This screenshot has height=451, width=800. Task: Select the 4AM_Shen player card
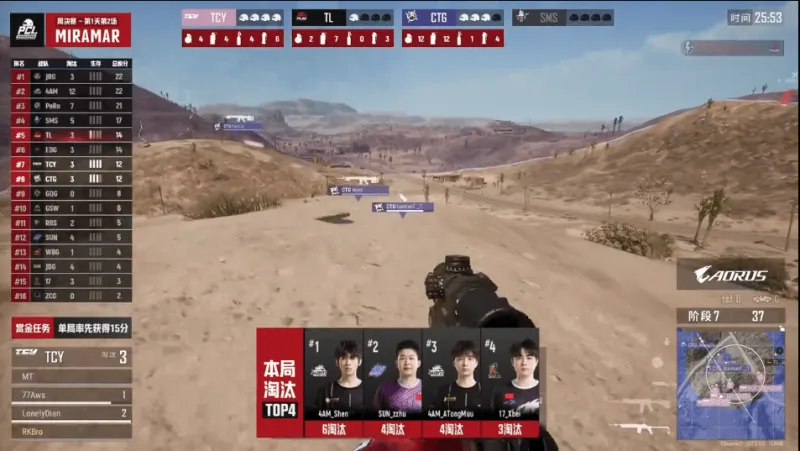(333, 386)
